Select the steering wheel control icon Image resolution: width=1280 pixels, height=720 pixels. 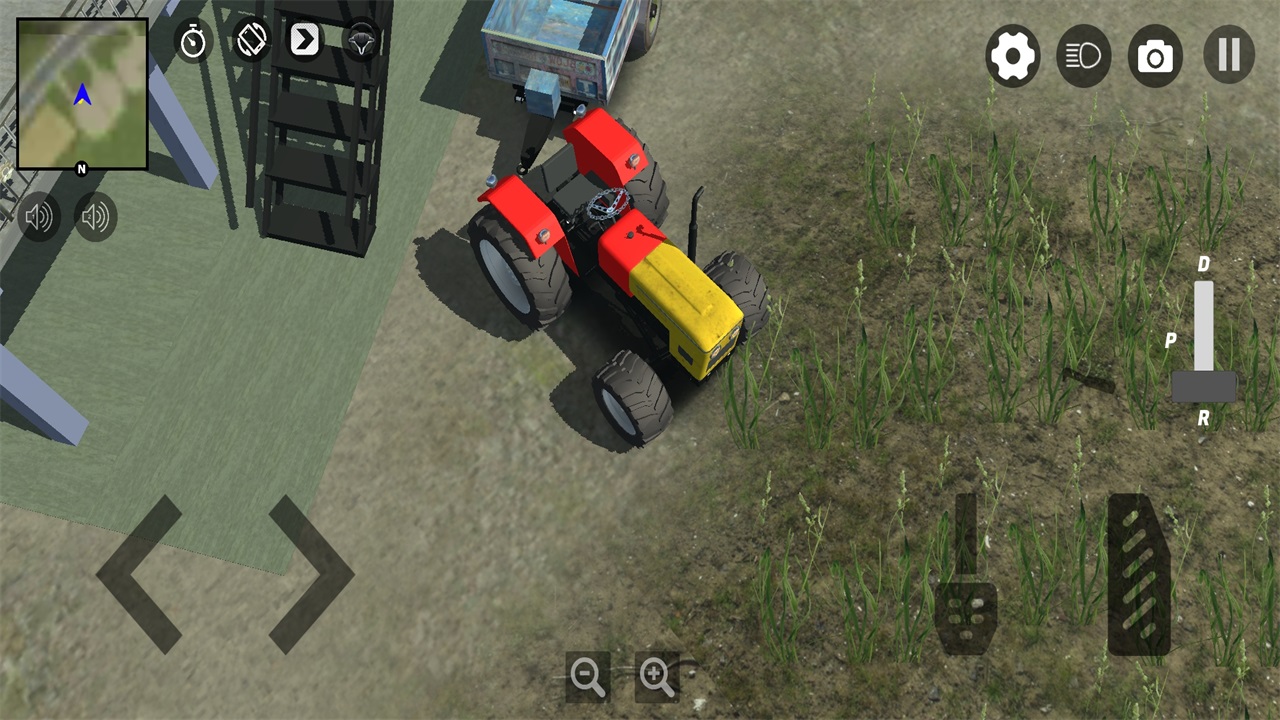pos(360,41)
